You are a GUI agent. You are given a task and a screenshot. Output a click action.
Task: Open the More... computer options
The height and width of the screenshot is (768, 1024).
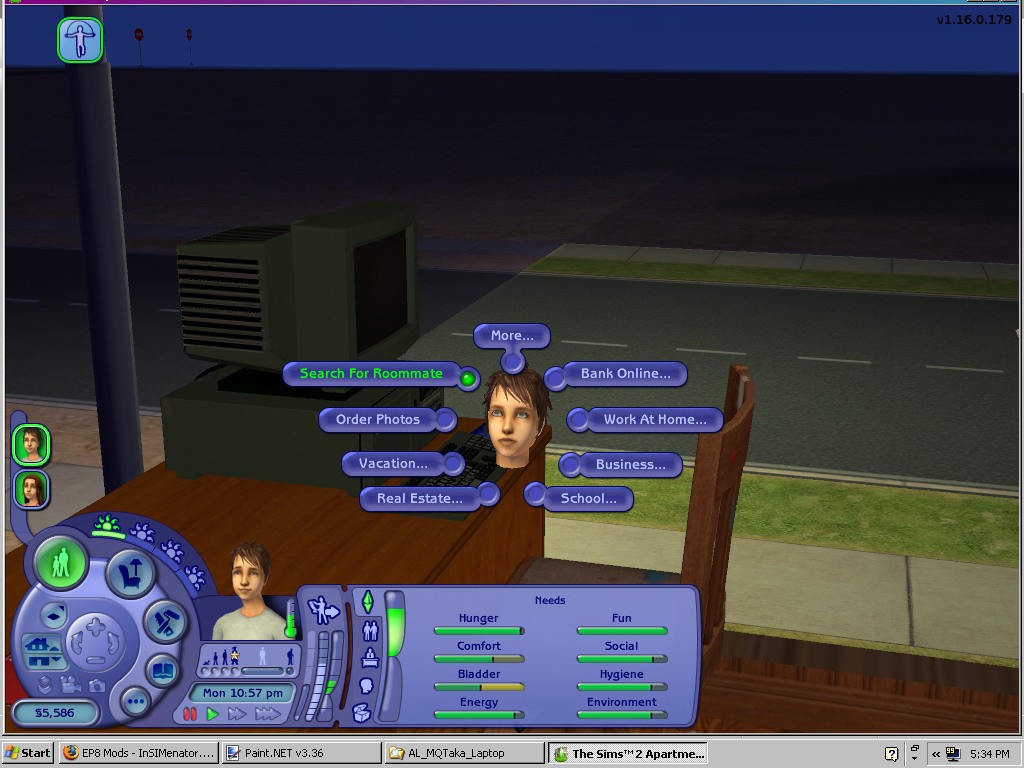coord(512,336)
